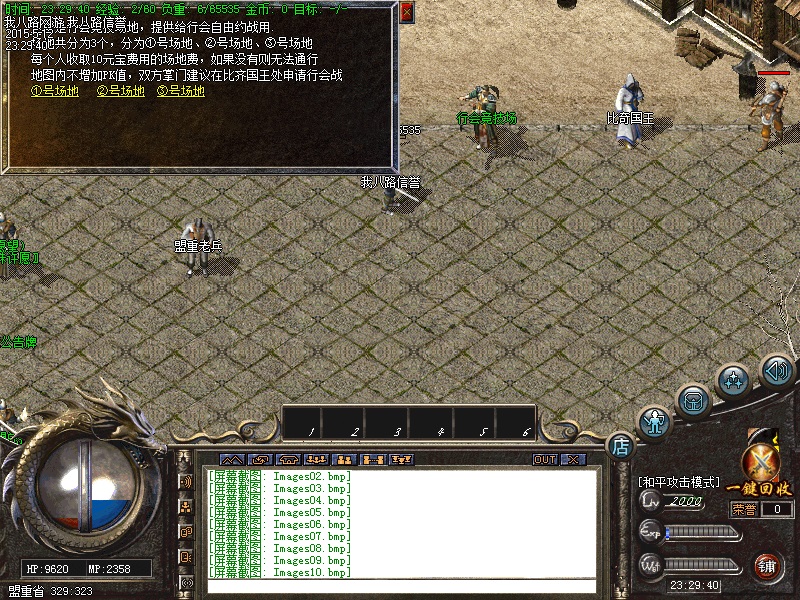Open the character figure icon

pos(655,422)
